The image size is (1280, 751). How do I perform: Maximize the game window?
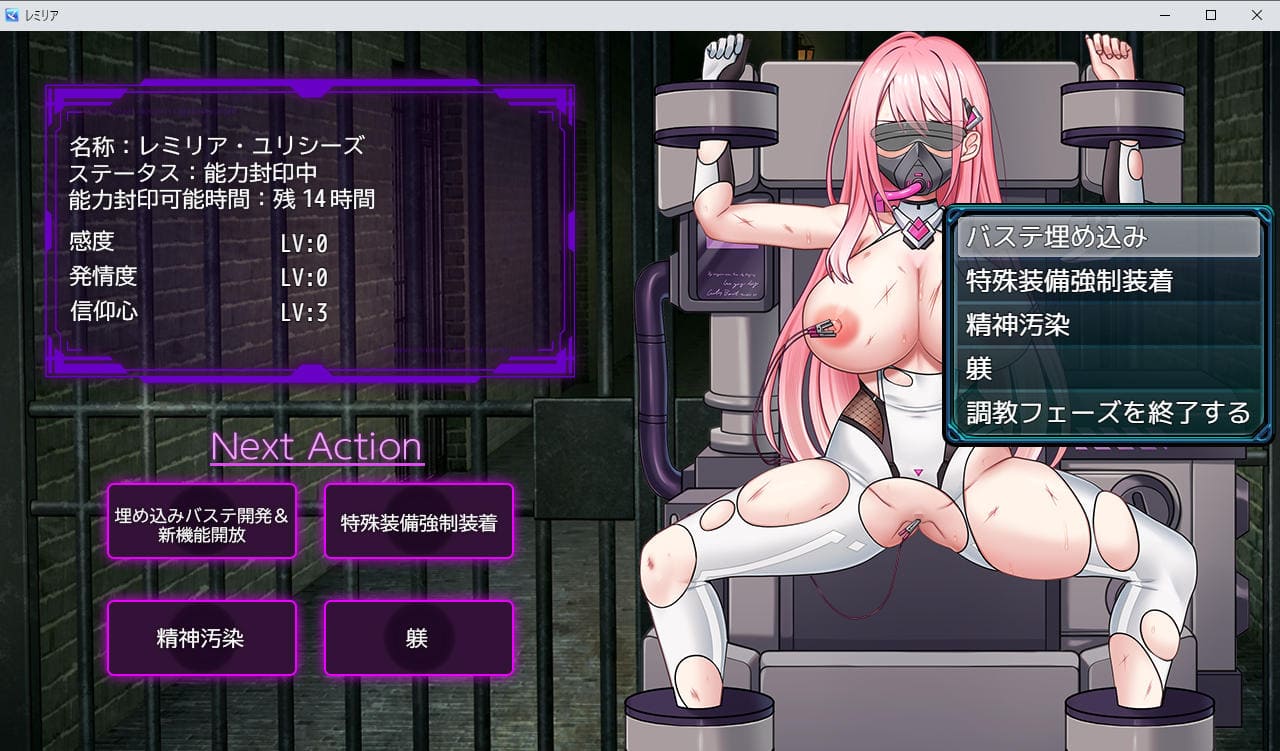(1211, 15)
